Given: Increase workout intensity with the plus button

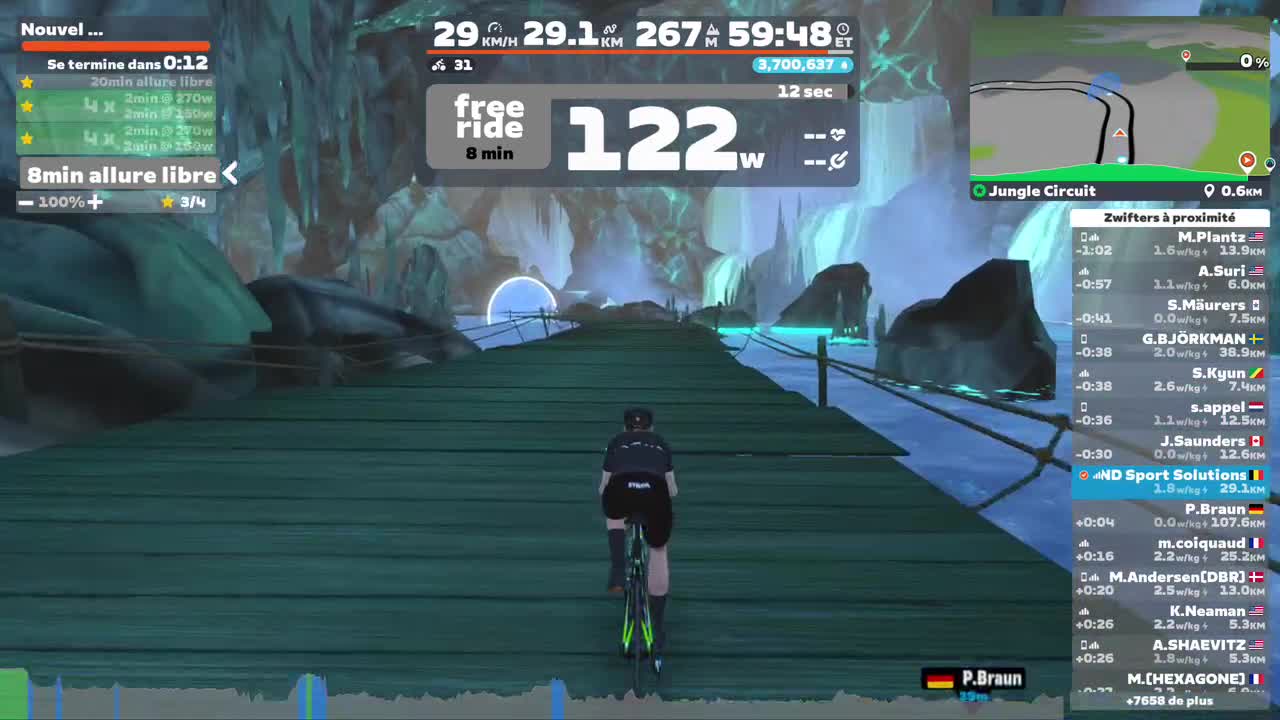Looking at the screenshot, I should coord(96,201).
